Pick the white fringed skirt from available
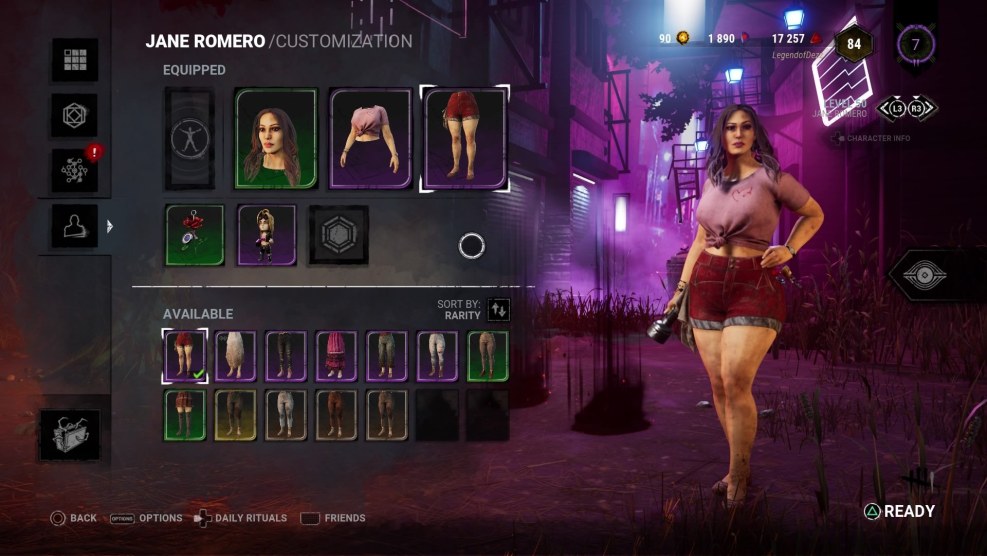The image size is (987, 556). [236, 357]
